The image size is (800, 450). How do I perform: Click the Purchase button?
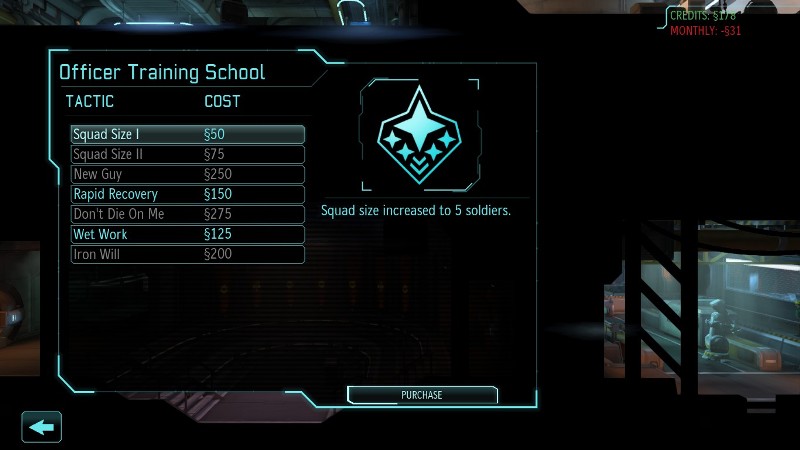coord(422,395)
